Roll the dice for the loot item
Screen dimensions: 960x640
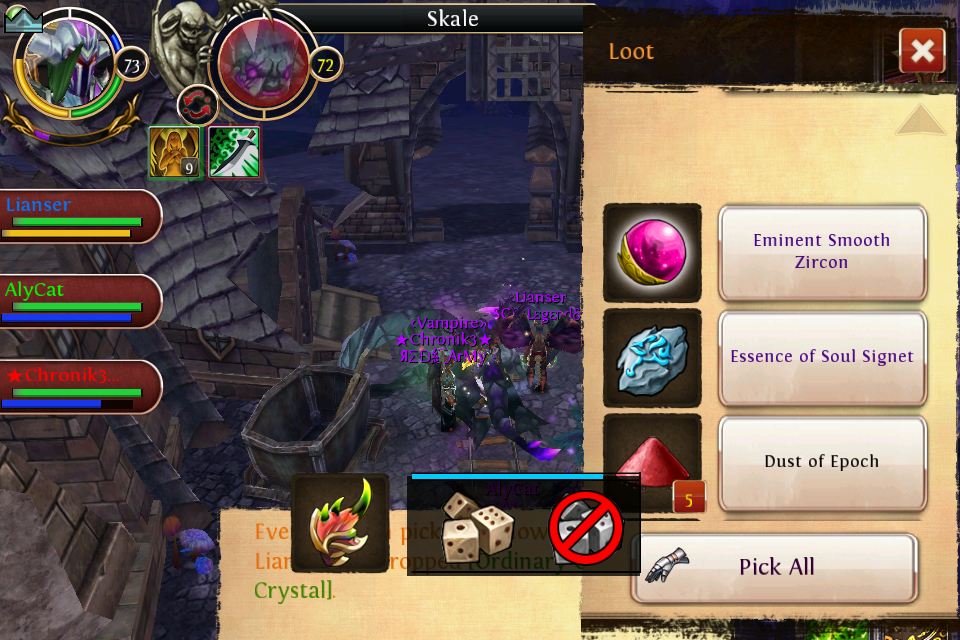point(478,526)
